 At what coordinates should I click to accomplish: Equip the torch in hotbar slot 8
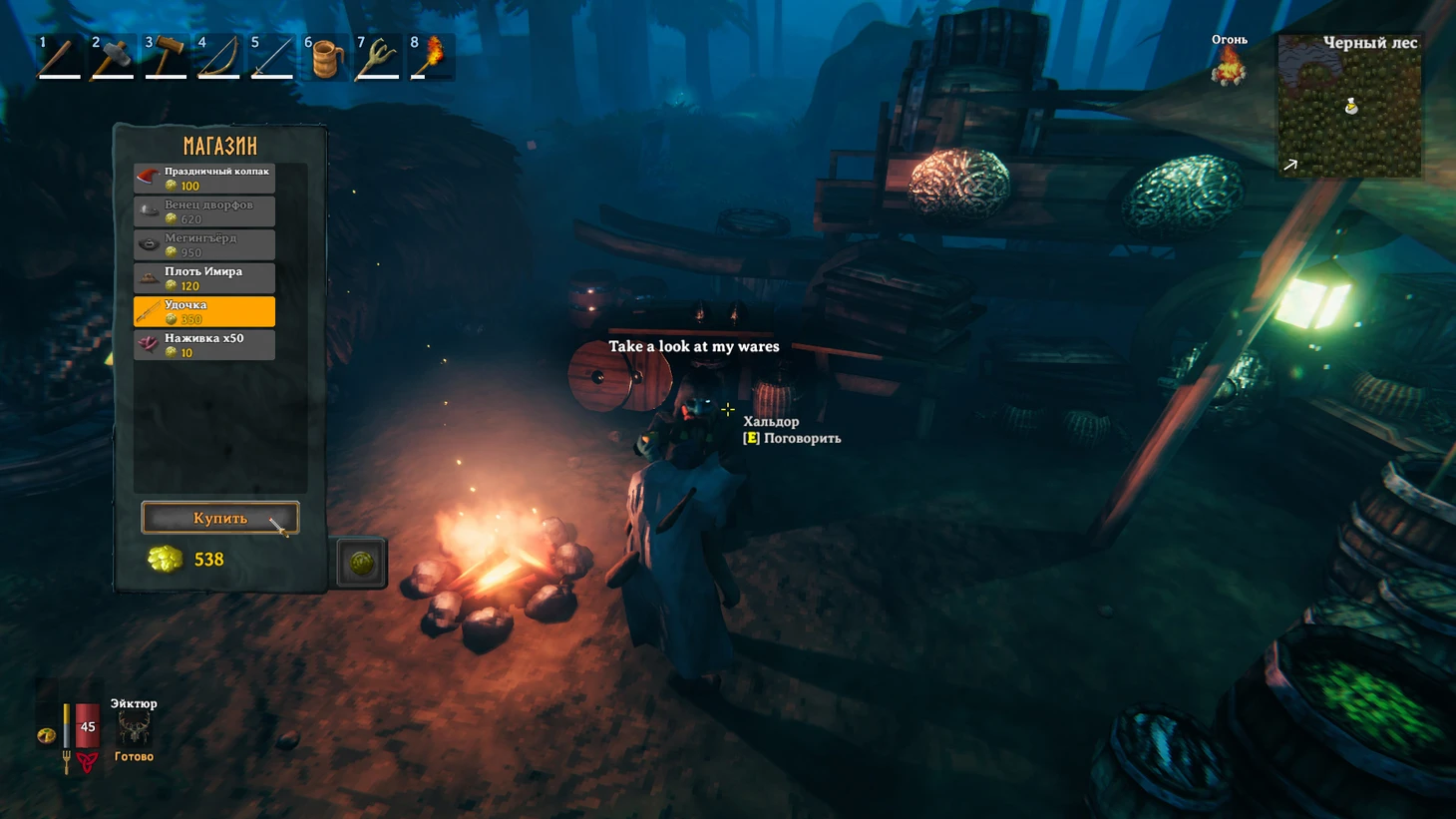pos(431,58)
